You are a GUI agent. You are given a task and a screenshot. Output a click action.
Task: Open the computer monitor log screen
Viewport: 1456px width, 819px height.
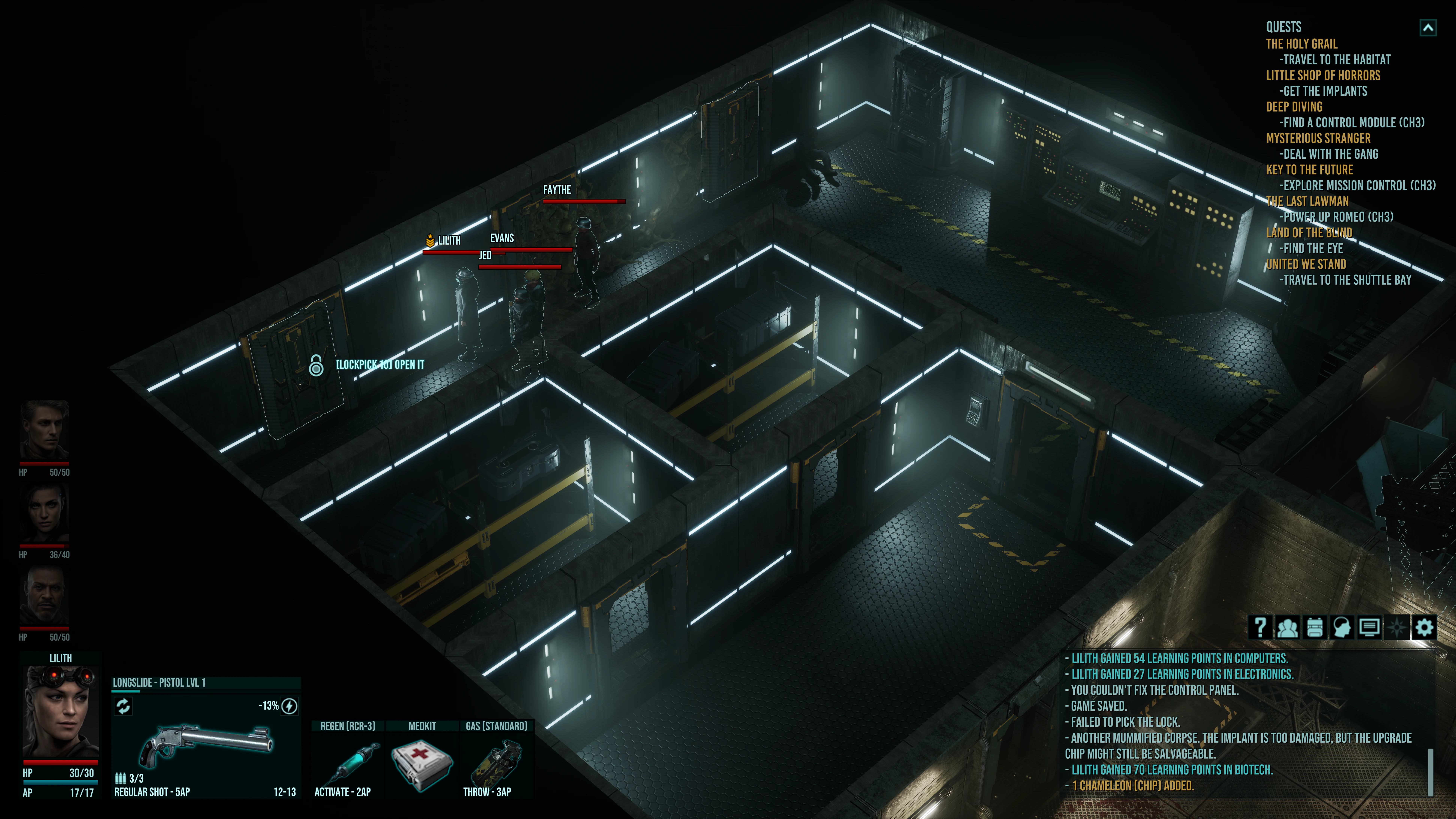click(x=1369, y=627)
